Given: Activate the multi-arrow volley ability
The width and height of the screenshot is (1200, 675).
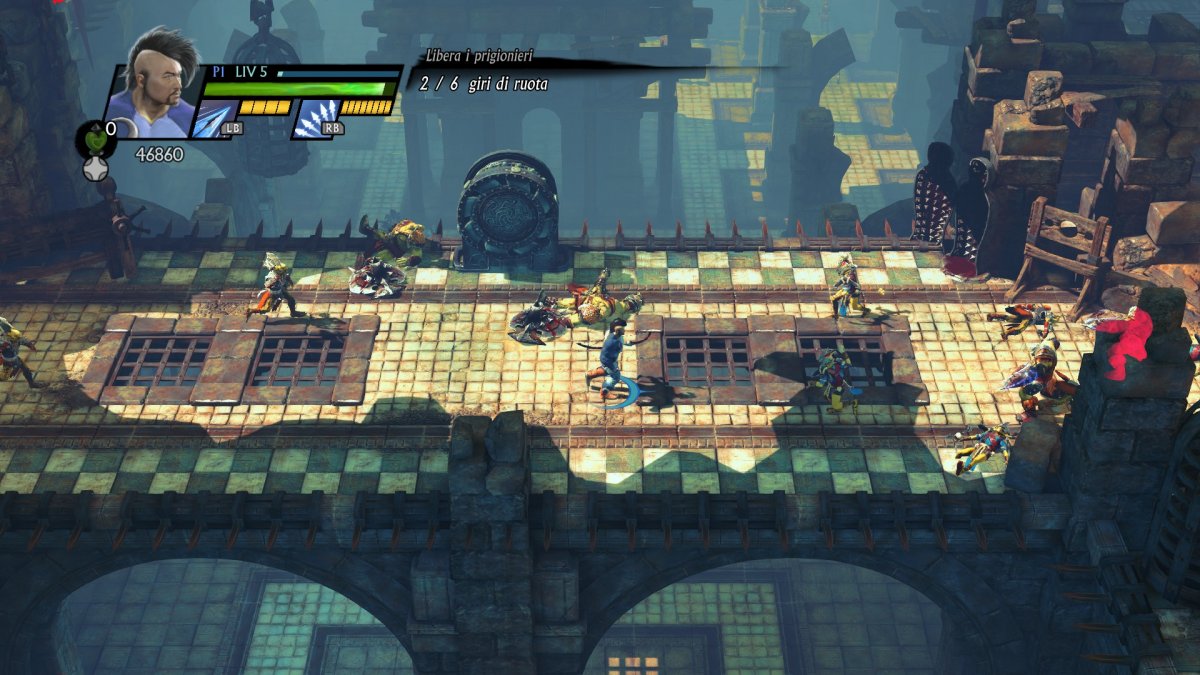Looking at the screenshot, I should (x=315, y=118).
